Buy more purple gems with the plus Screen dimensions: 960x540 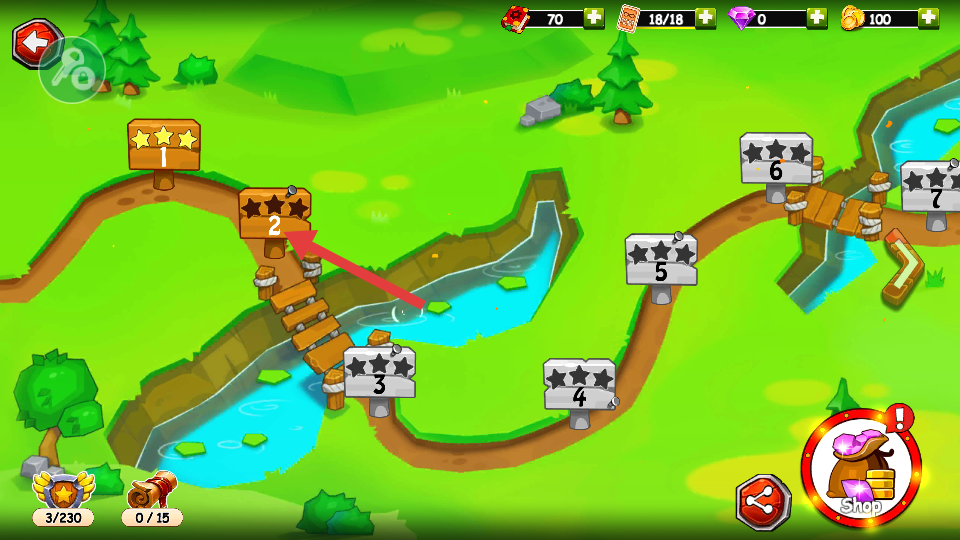point(817,18)
